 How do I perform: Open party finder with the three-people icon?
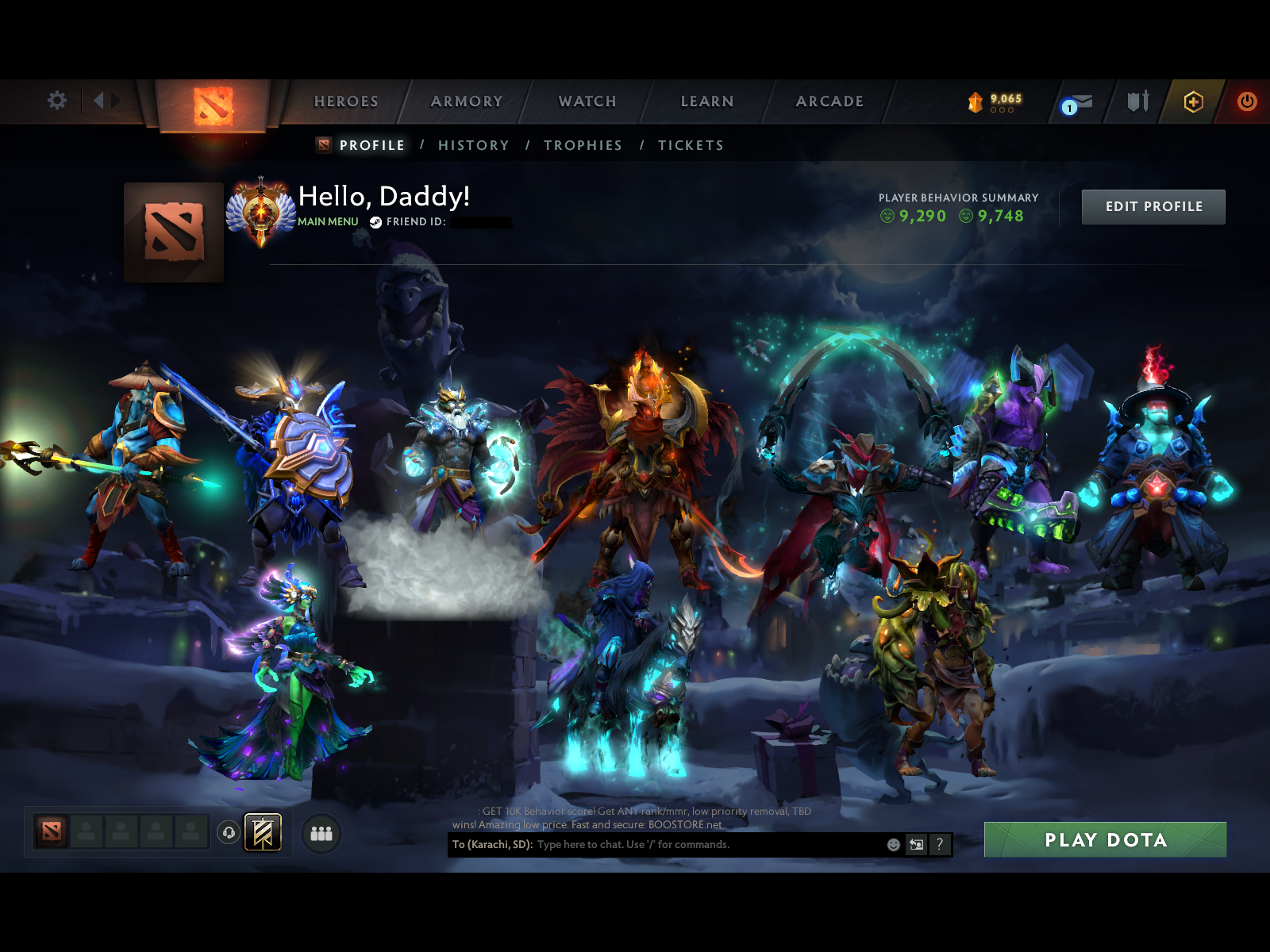click(x=321, y=833)
